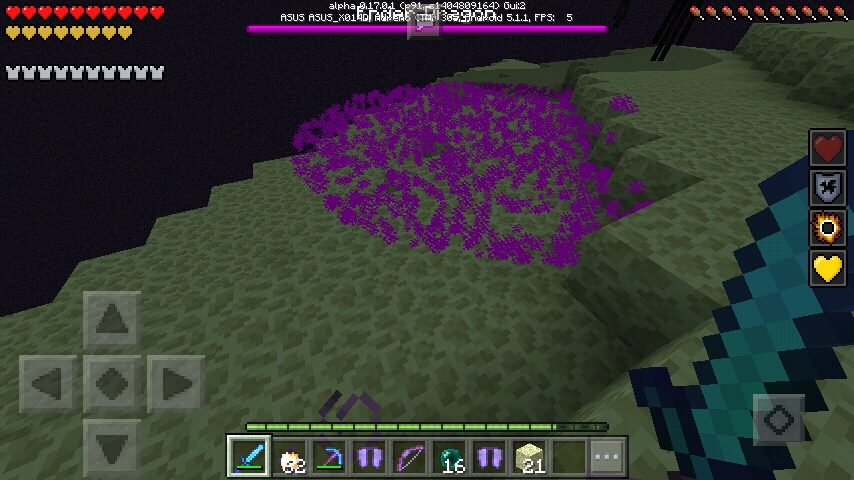This screenshot has width=854, height=480.
Task: Tap the move right arrow
Action: click(x=175, y=383)
